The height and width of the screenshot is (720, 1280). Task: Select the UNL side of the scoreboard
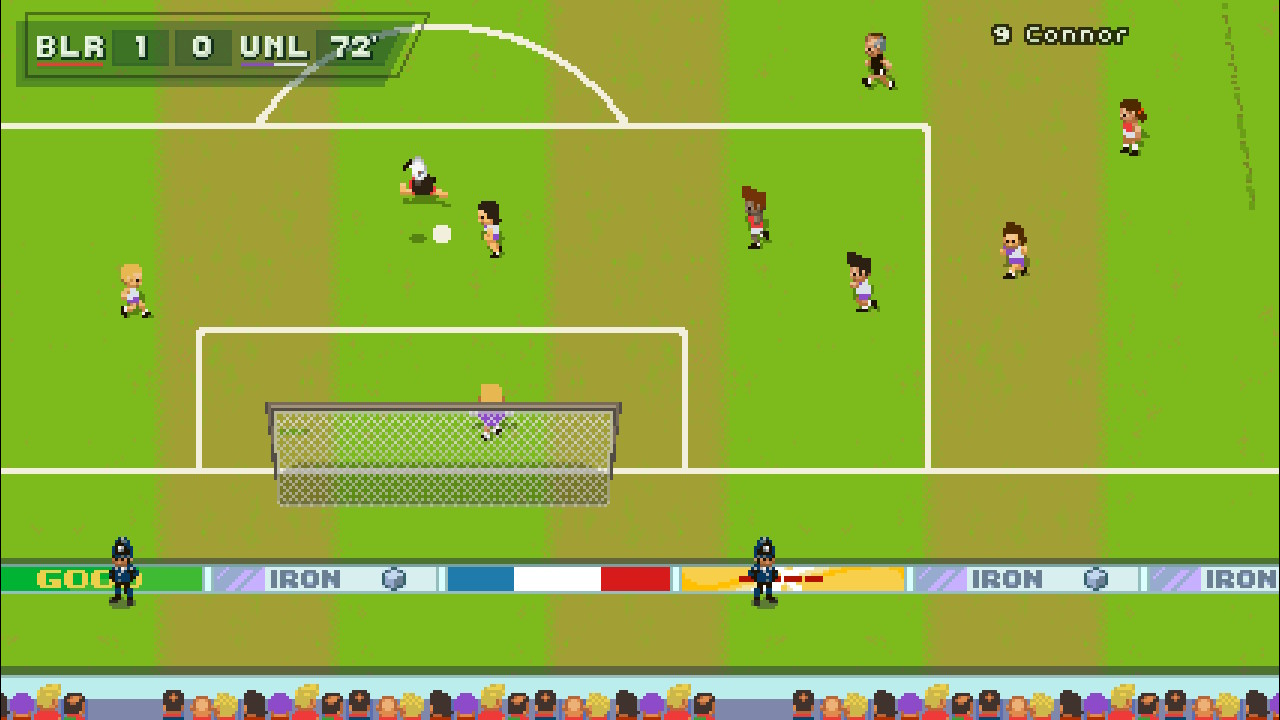pos(272,46)
